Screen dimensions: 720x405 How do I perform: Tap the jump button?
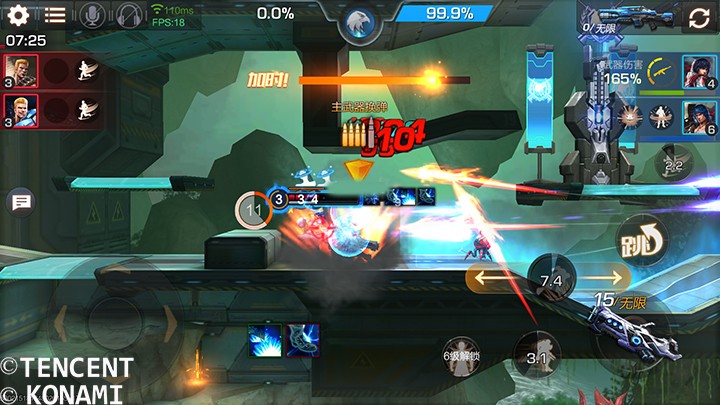[641, 239]
